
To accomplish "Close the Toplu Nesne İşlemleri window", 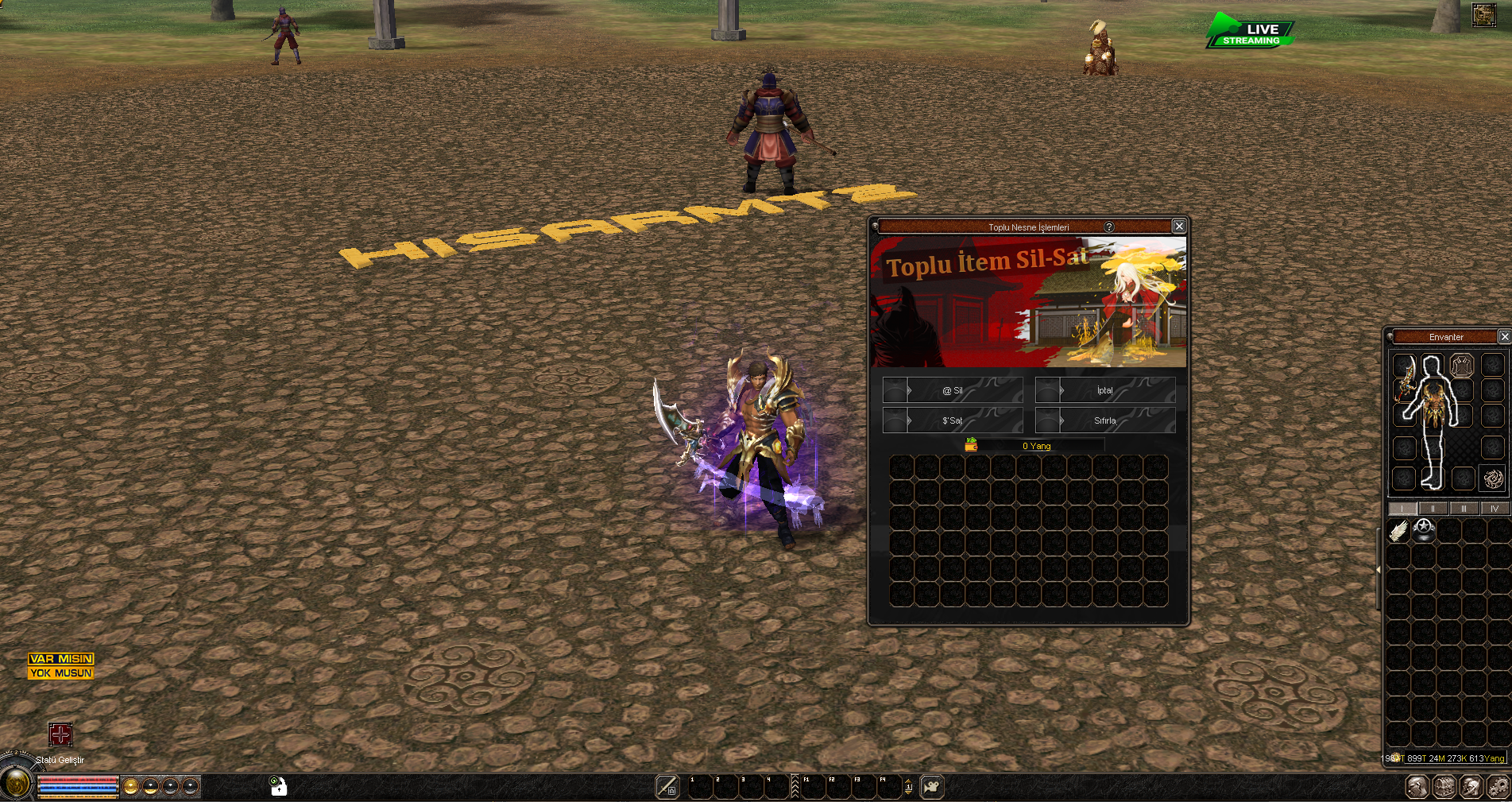I will coord(1179,227).
